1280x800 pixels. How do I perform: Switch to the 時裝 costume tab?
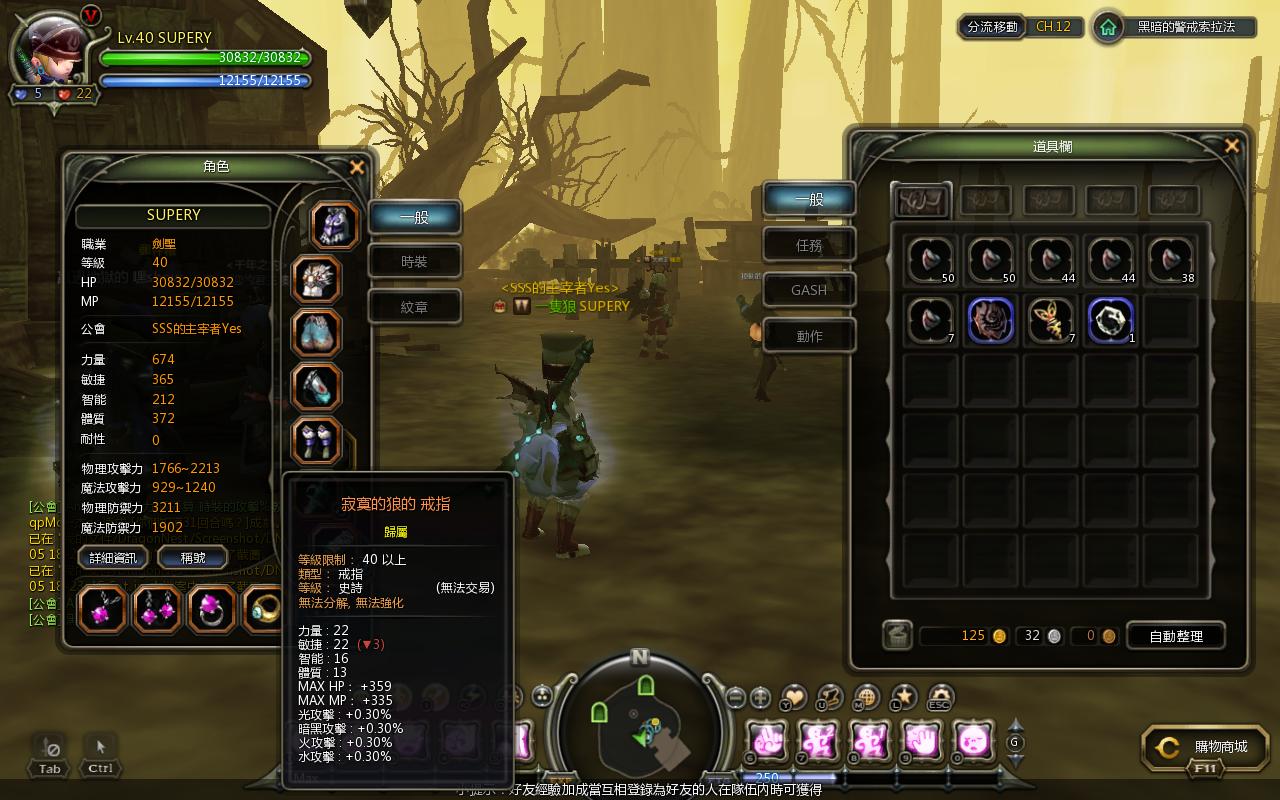coord(414,262)
